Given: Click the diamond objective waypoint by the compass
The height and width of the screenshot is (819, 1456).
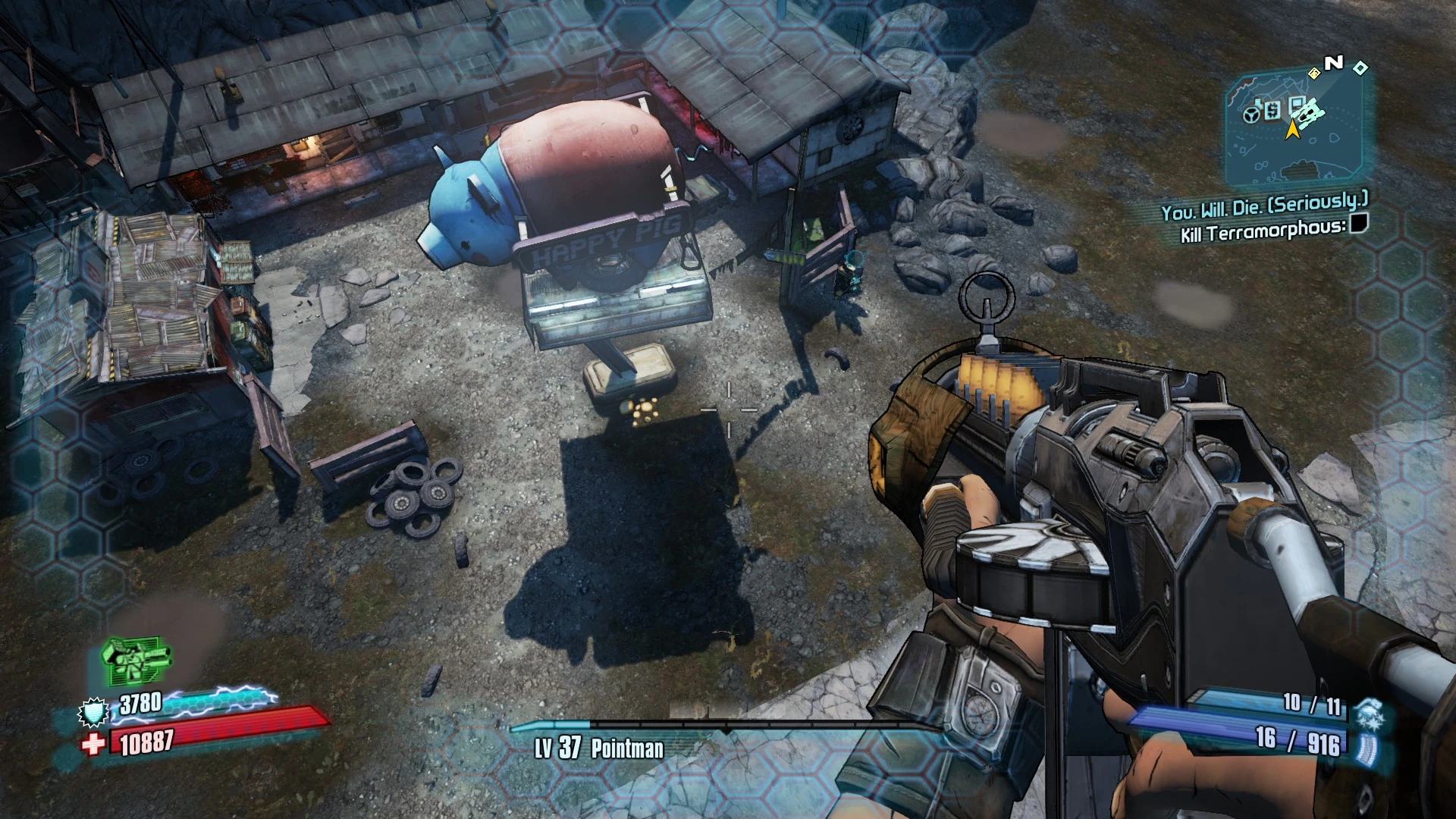Looking at the screenshot, I should (x=1360, y=68).
